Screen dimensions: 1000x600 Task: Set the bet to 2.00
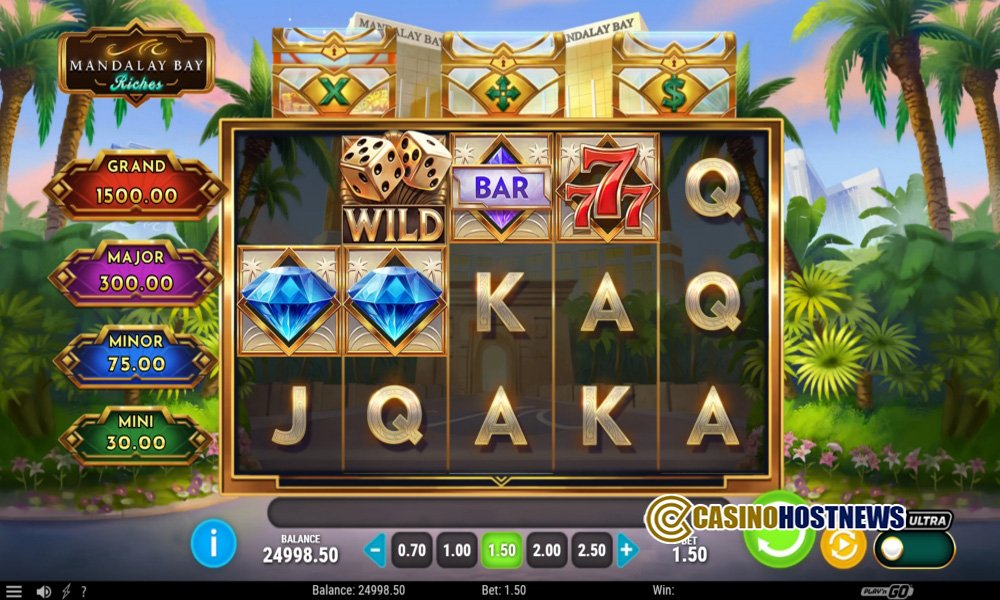click(x=548, y=549)
